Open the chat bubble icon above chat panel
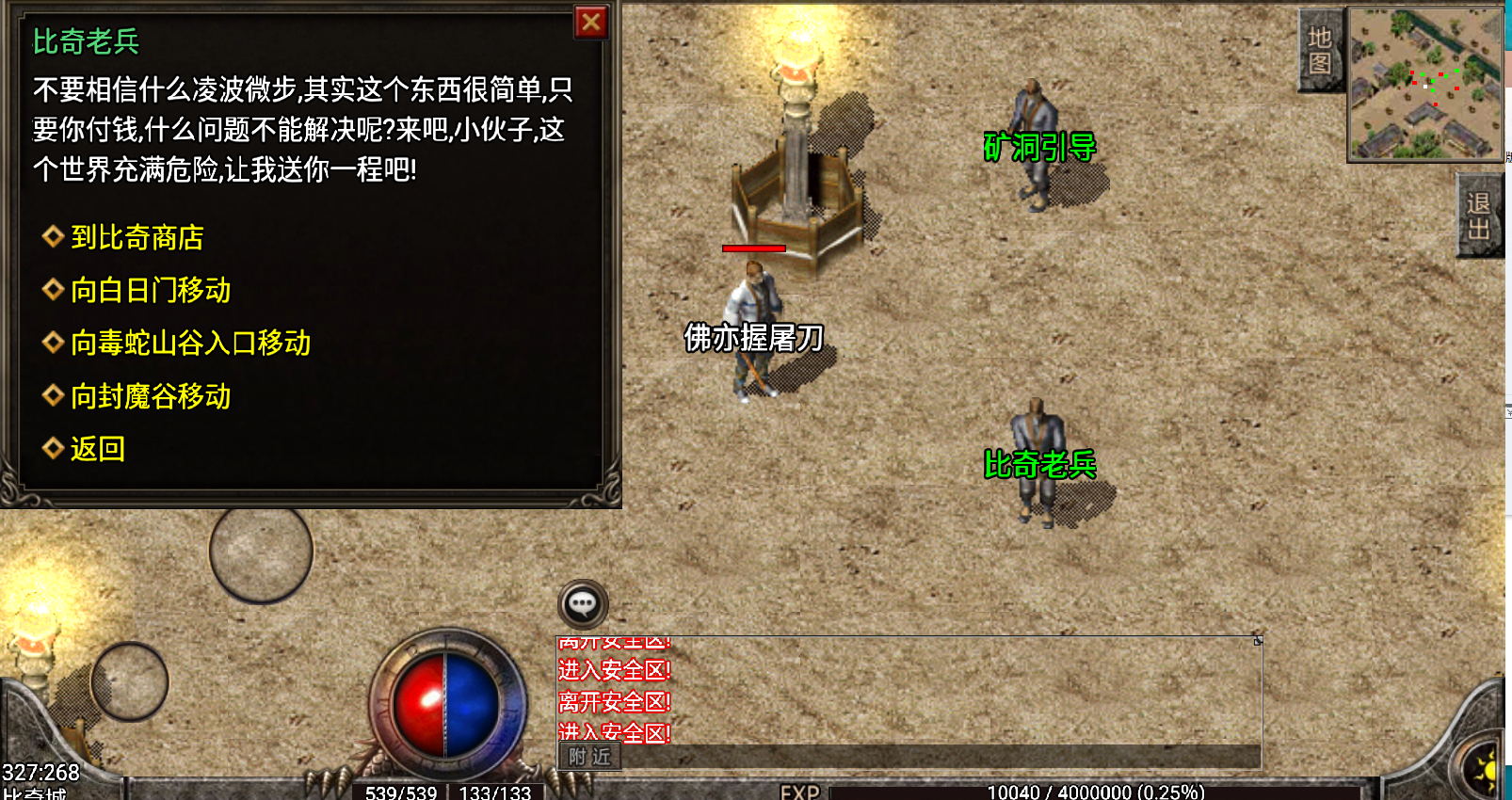The width and height of the screenshot is (1512, 800). pos(583,603)
